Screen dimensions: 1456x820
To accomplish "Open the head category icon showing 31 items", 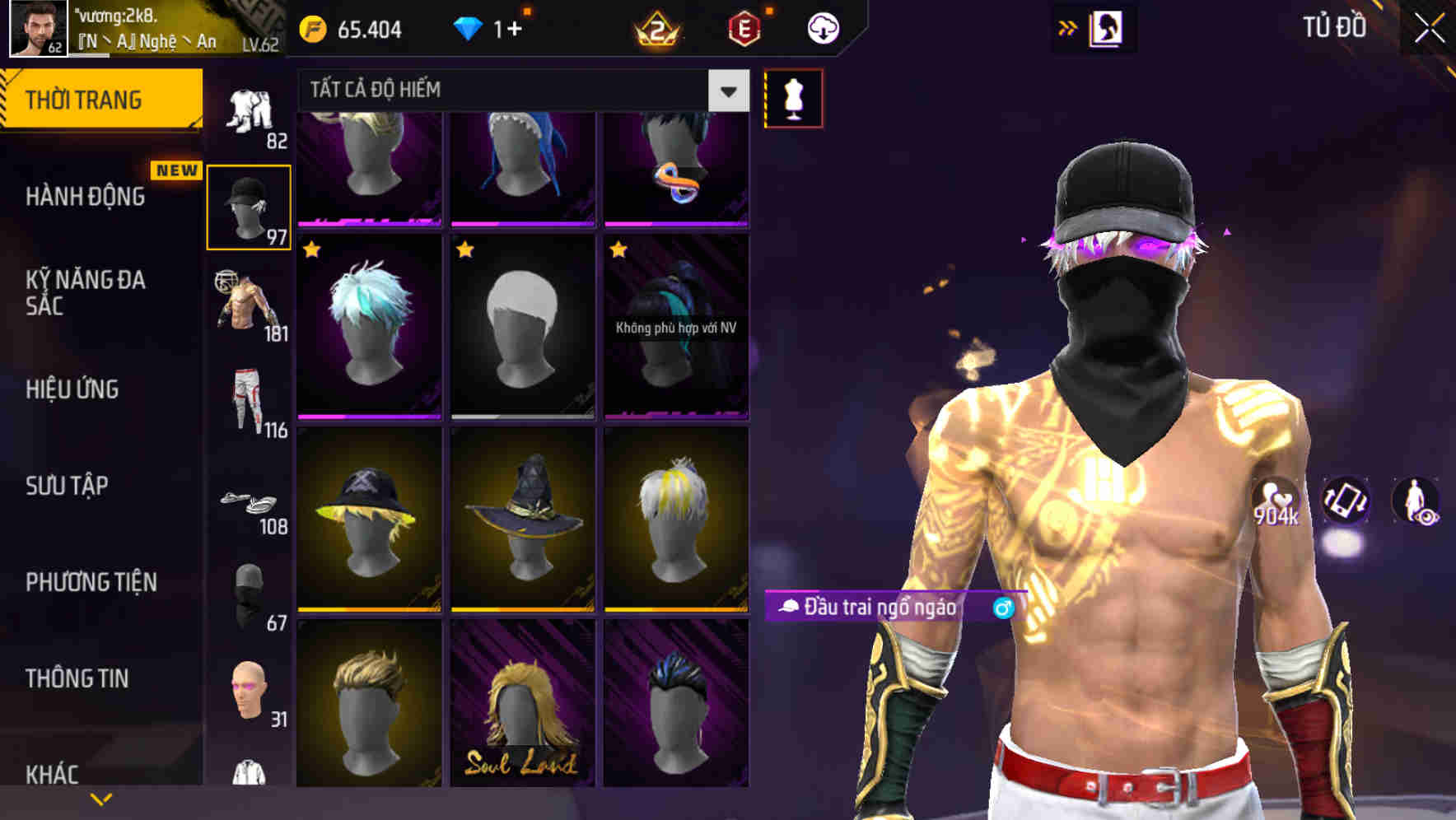I will coord(249,690).
